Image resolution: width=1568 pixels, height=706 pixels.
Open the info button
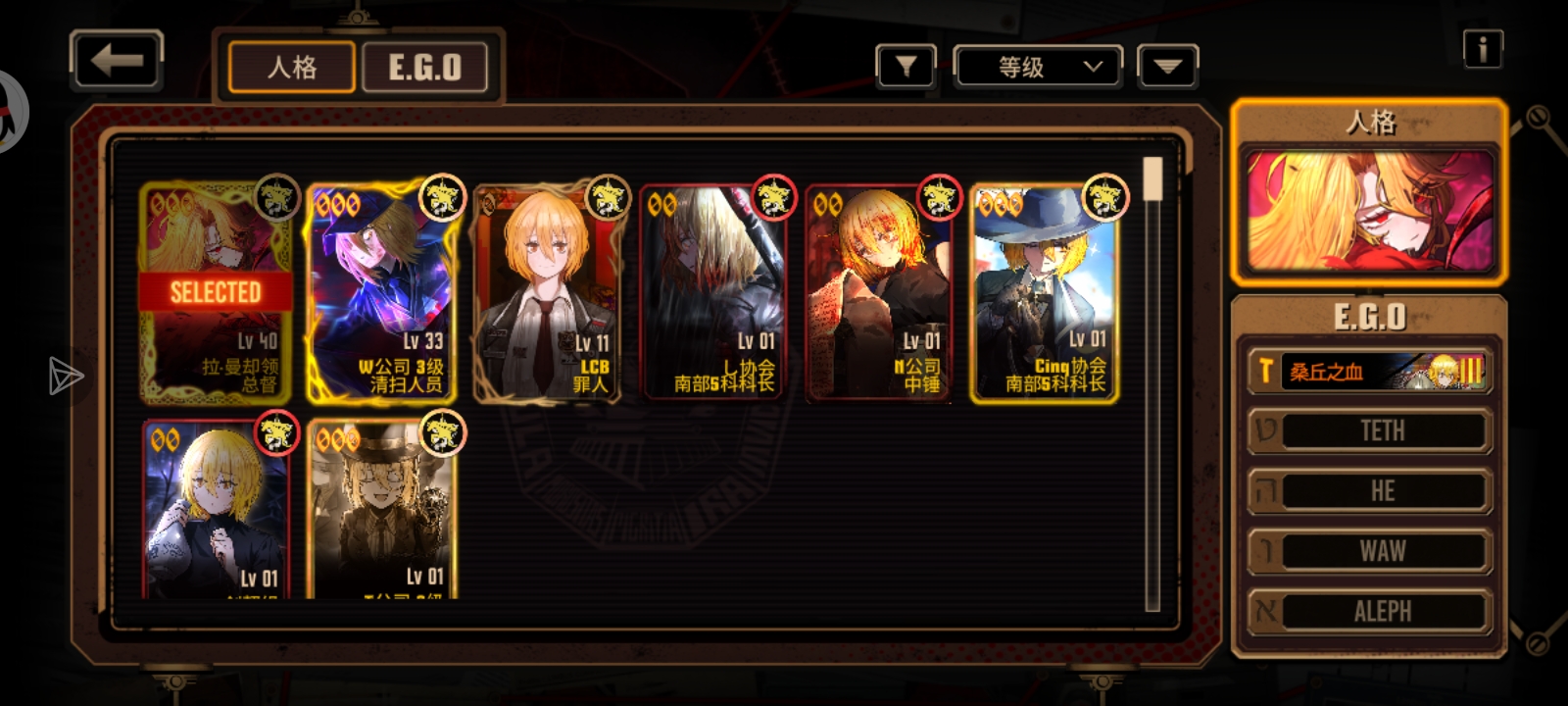(x=1483, y=48)
